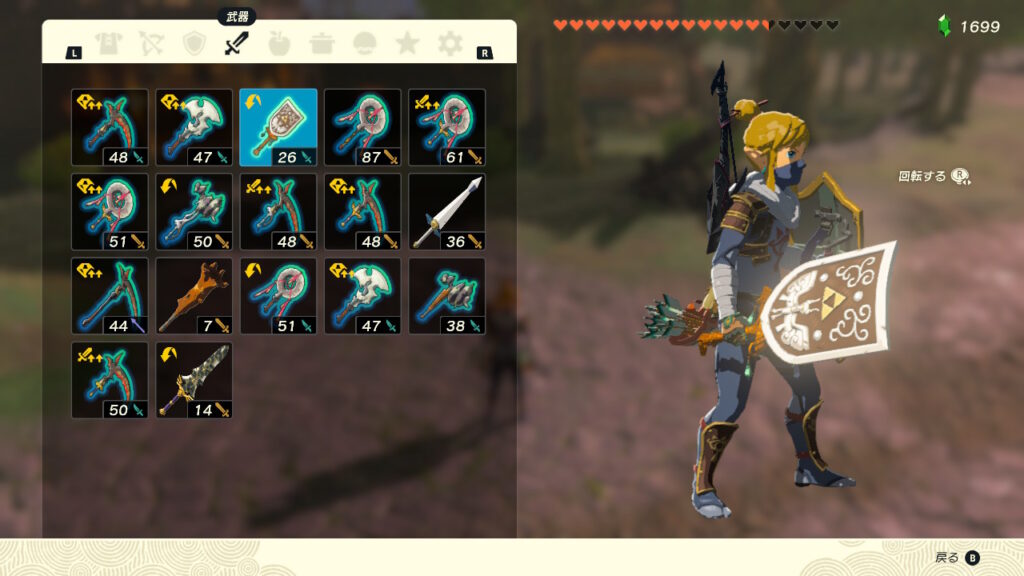Choose the weapon showing 61 attack
1024x576 pixels.
pyautogui.click(x=447, y=127)
